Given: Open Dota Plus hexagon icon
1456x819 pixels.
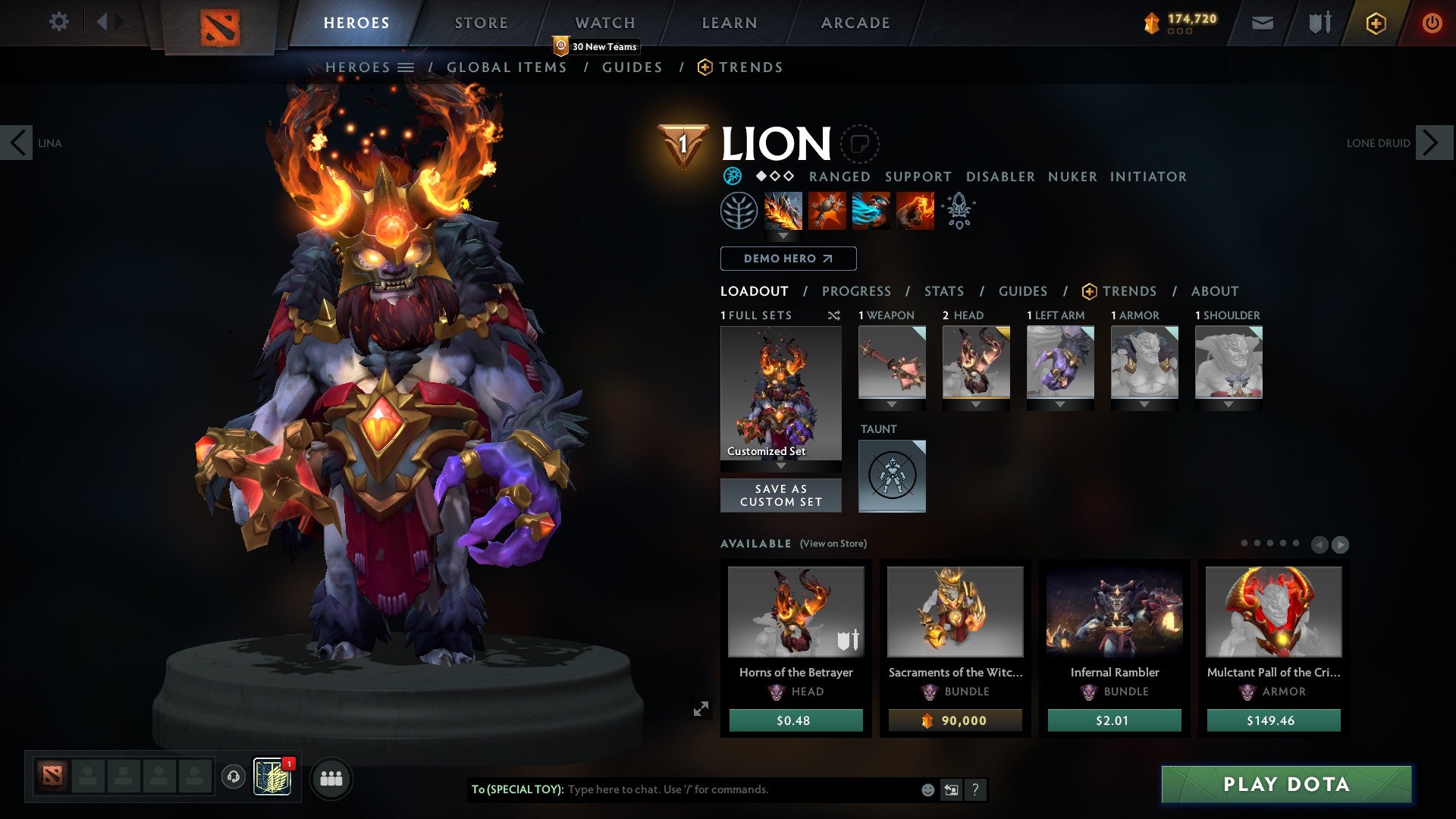Looking at the screenshot, I should point(1377,23).
